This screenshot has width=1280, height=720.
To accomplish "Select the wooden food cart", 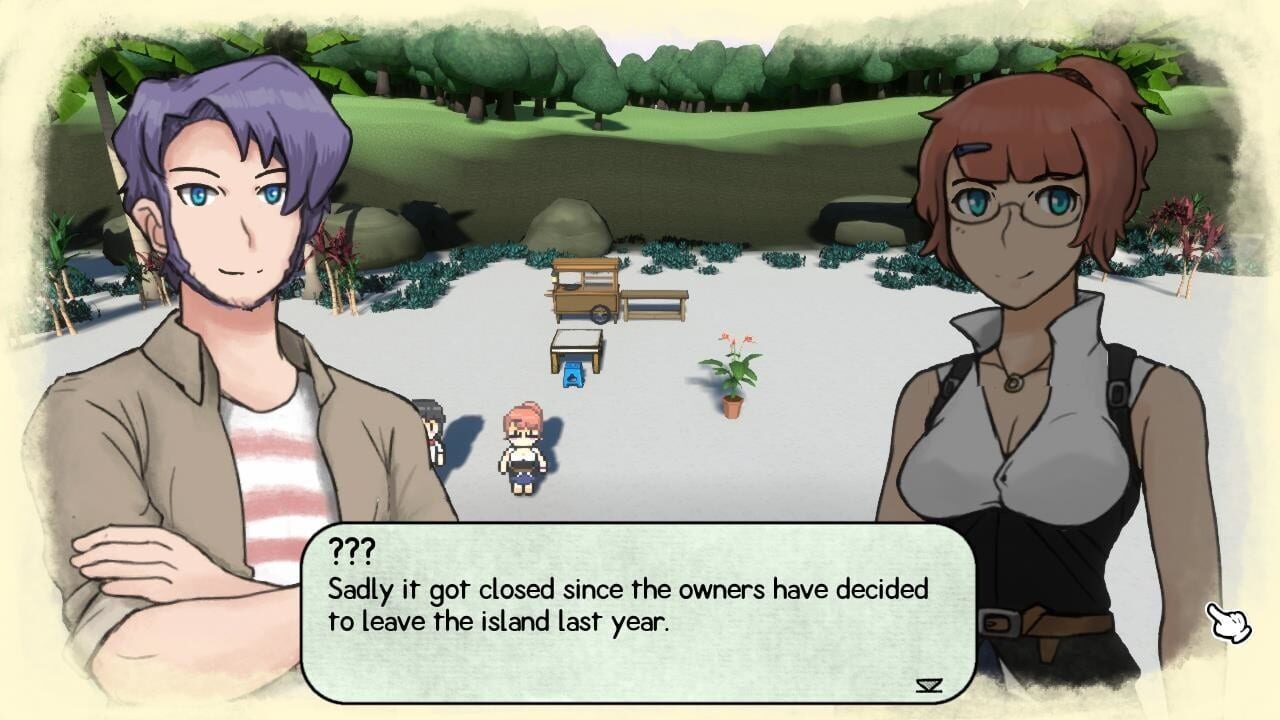I will coord(588,288).
